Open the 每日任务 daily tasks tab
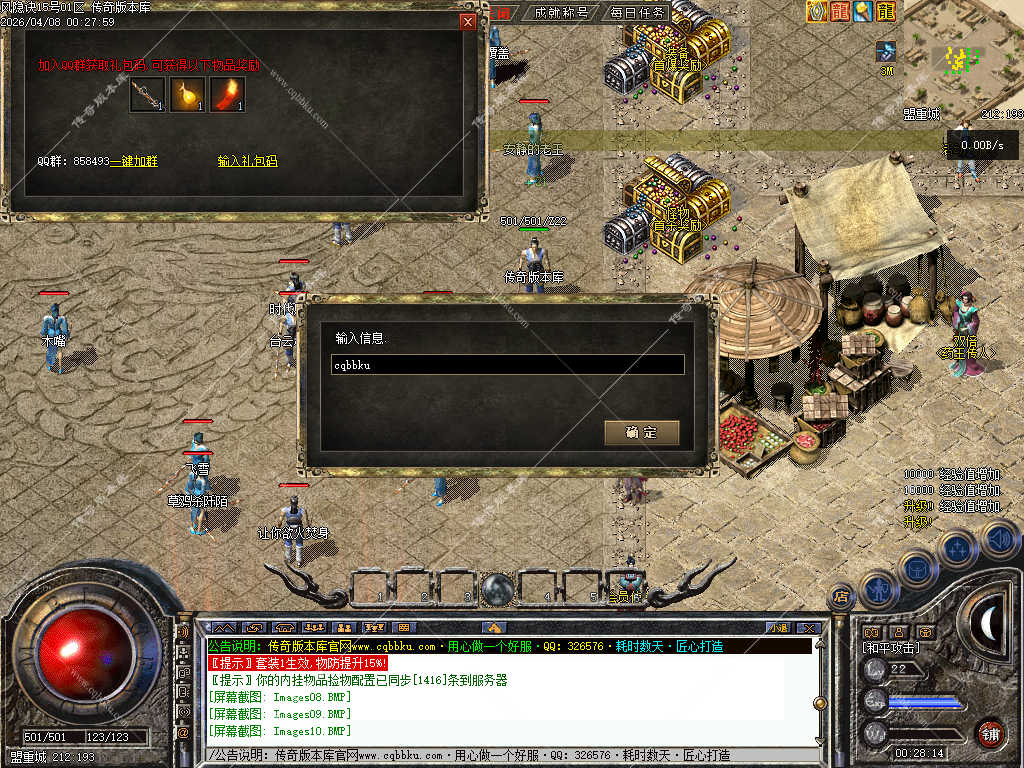Viewport: 1024px width, 768px height. pyautogui.click(x=637, y=13)
